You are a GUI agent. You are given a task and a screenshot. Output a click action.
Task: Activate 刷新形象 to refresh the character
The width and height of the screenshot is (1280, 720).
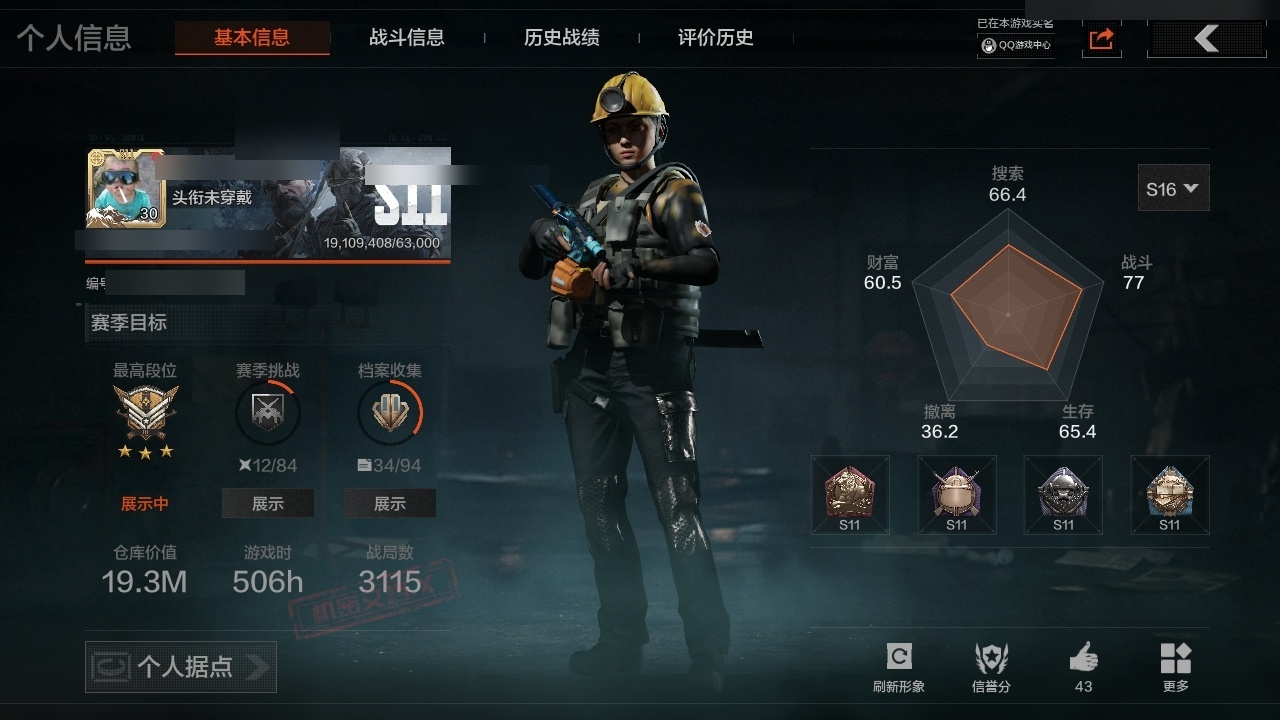click(x=898, y=666)
